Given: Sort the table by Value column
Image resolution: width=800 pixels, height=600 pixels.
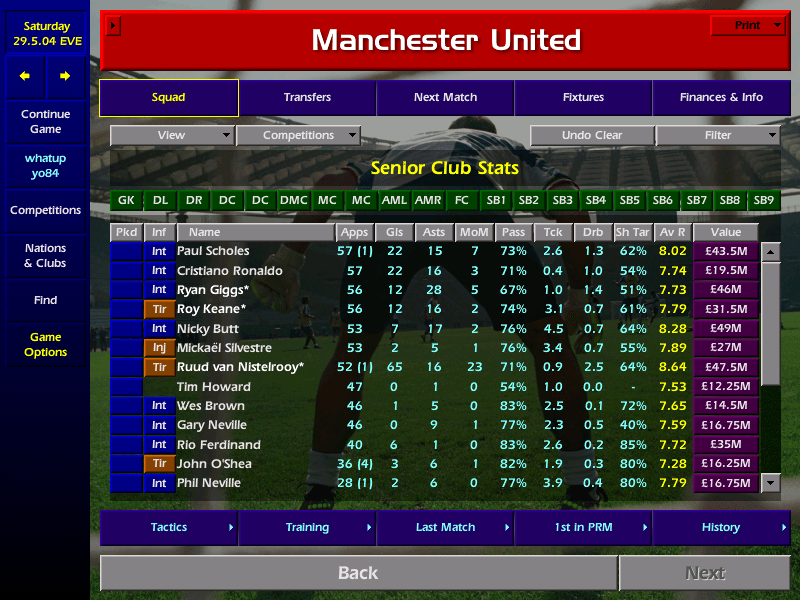Looking at the screenshot, I should [725, 232].
